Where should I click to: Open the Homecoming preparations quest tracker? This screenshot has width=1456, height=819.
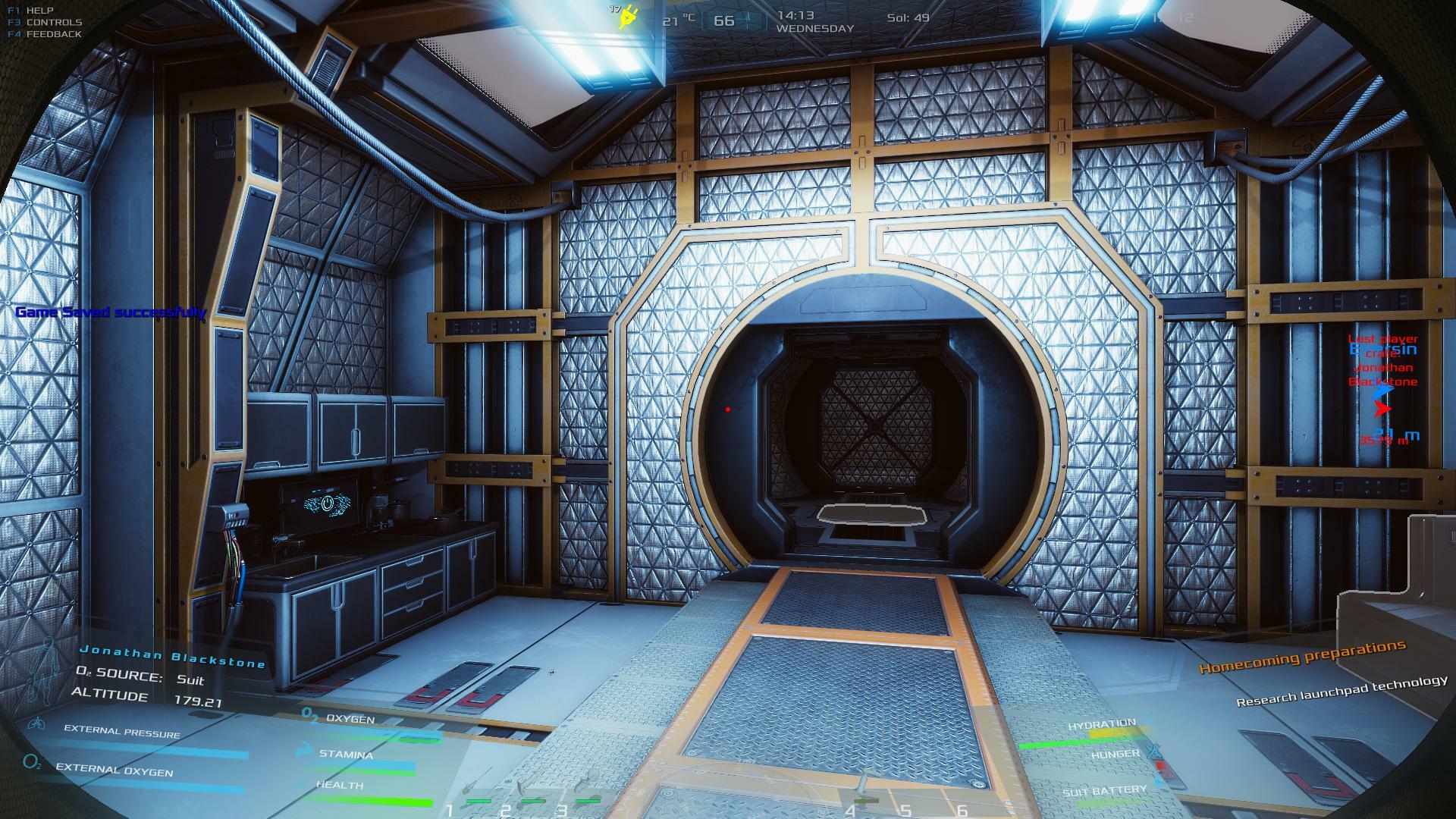(1301, 657)
